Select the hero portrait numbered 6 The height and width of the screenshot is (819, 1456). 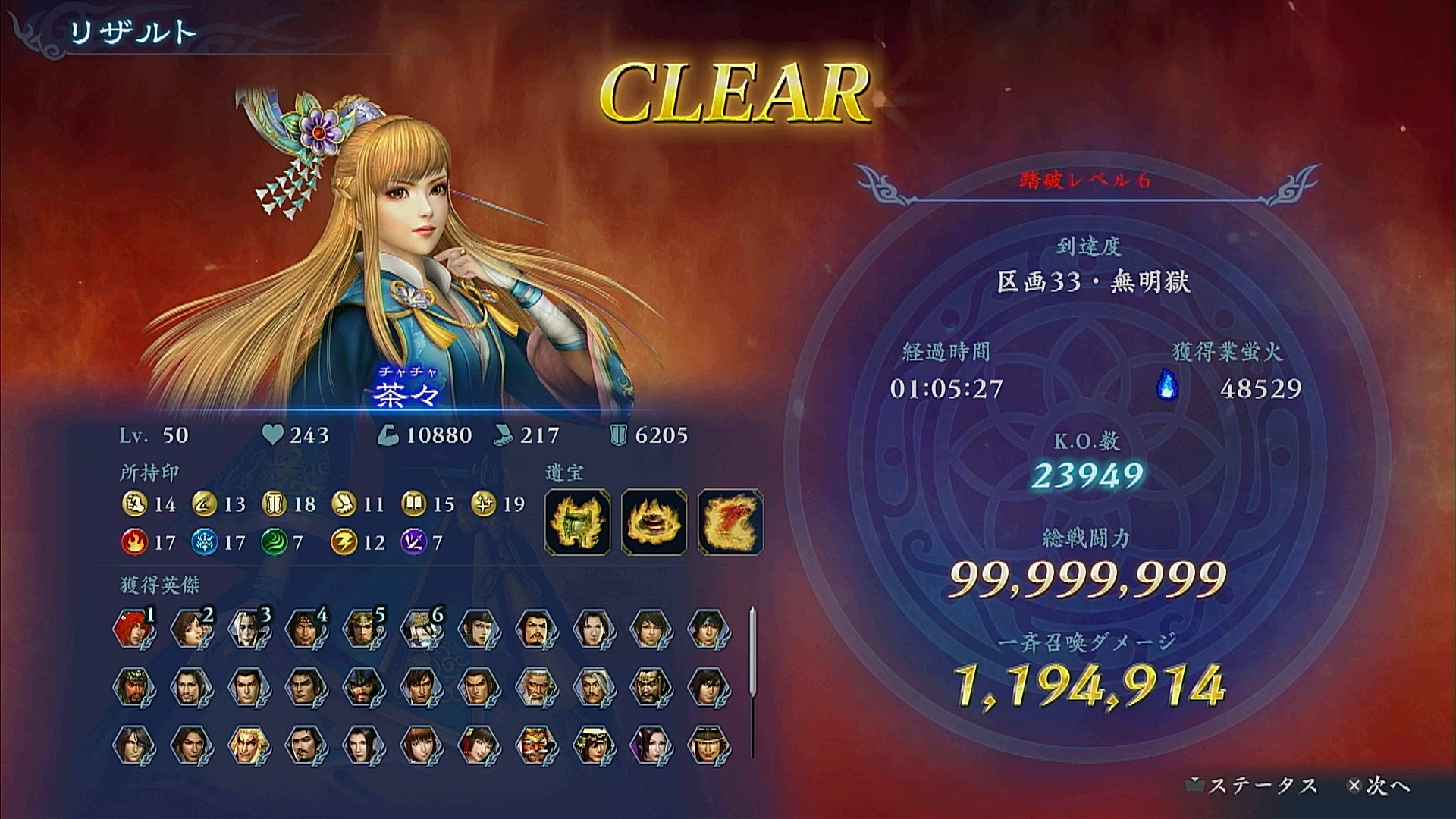pos(419,629)
